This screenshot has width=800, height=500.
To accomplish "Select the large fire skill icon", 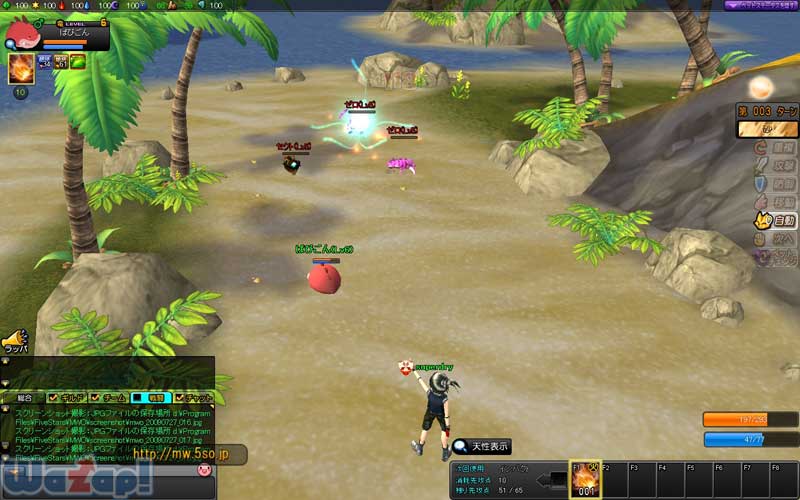I will 20,68.
